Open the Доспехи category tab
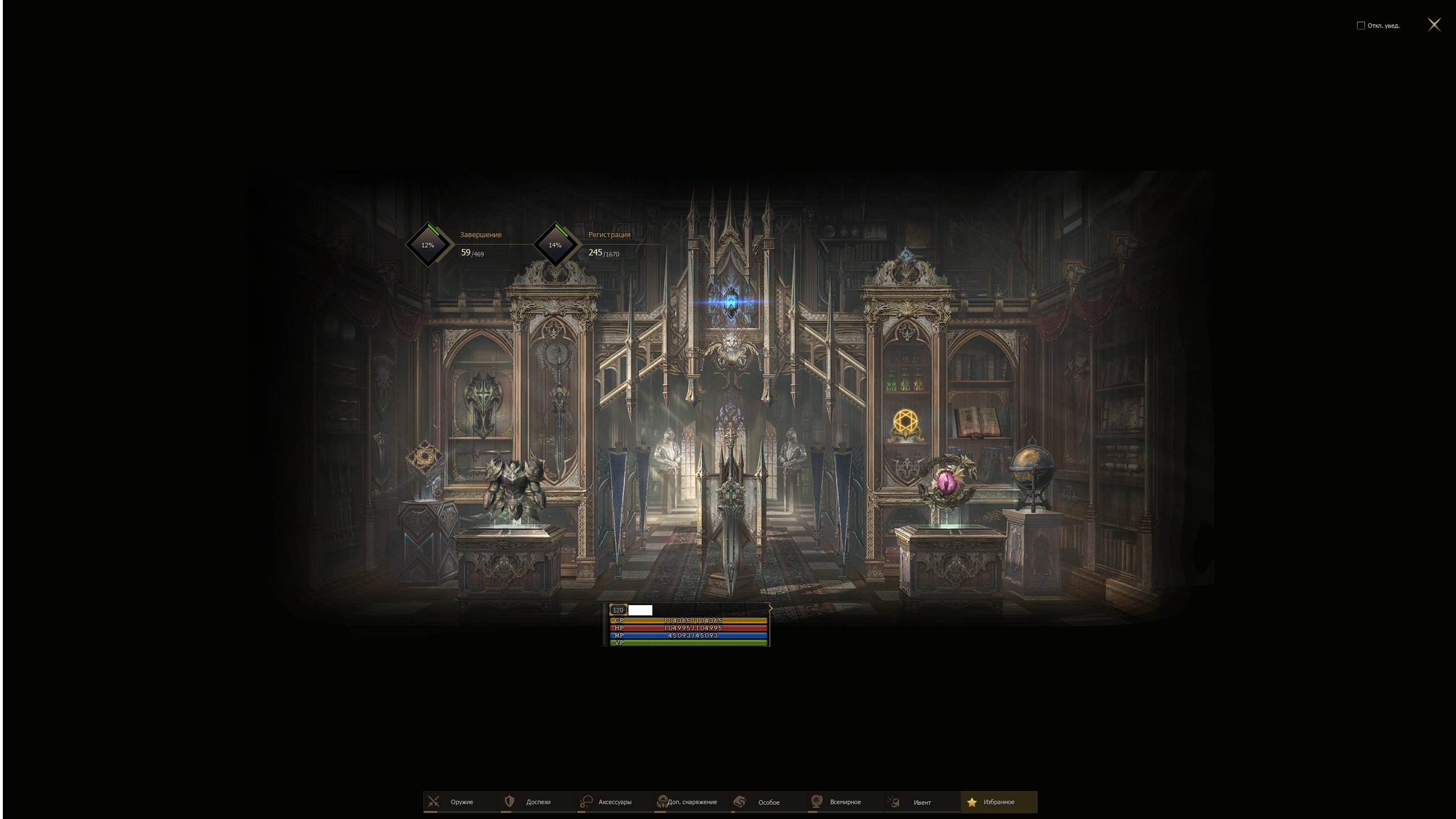This screenshot has width=1456, height=819. coord(537,802)
